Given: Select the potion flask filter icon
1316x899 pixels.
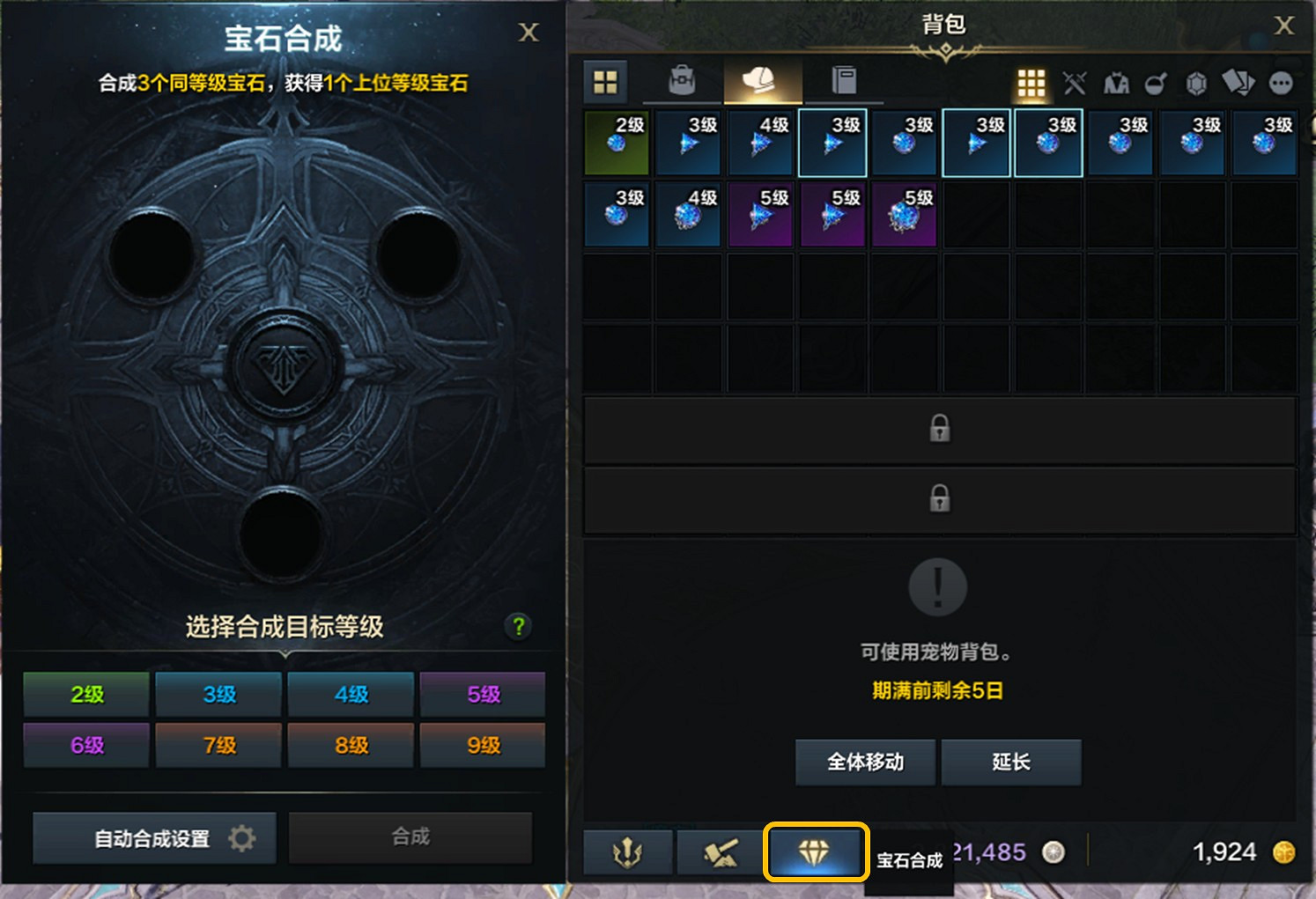Looking at the screenshot, I should click(x=1156, y=83).
